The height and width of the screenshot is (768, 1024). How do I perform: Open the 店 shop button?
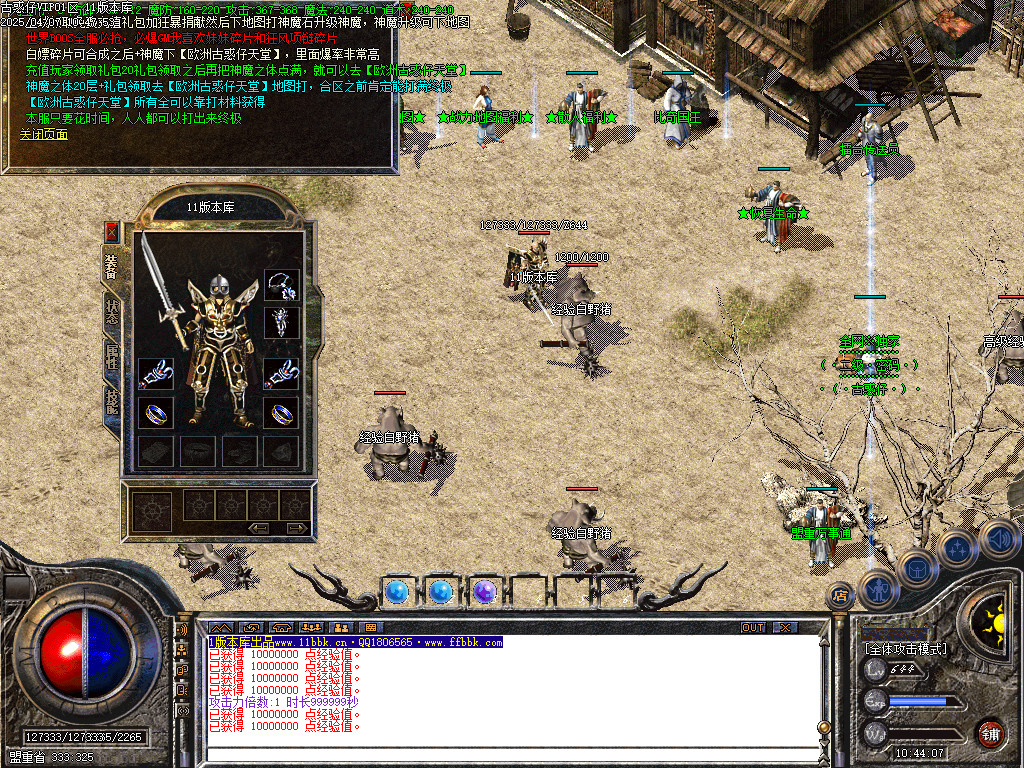[x=840, y=595]
